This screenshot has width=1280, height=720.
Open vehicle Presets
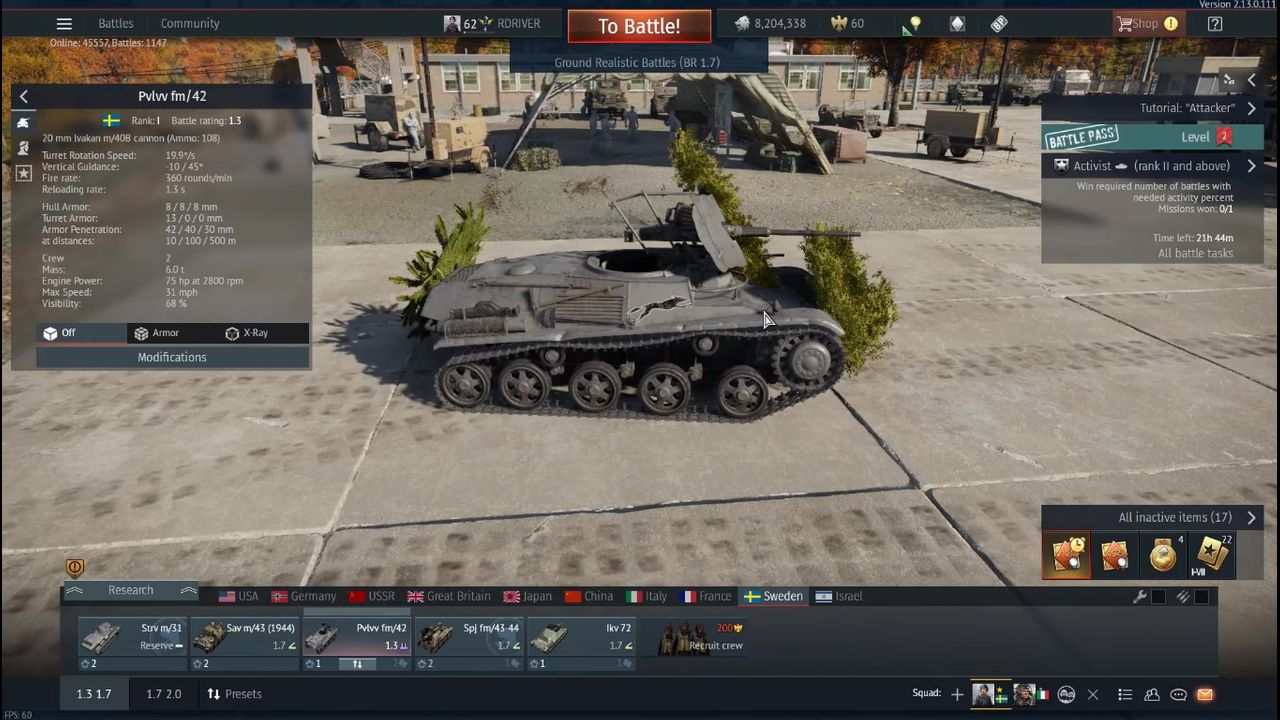pyautogui.click(x=234, y=694)
